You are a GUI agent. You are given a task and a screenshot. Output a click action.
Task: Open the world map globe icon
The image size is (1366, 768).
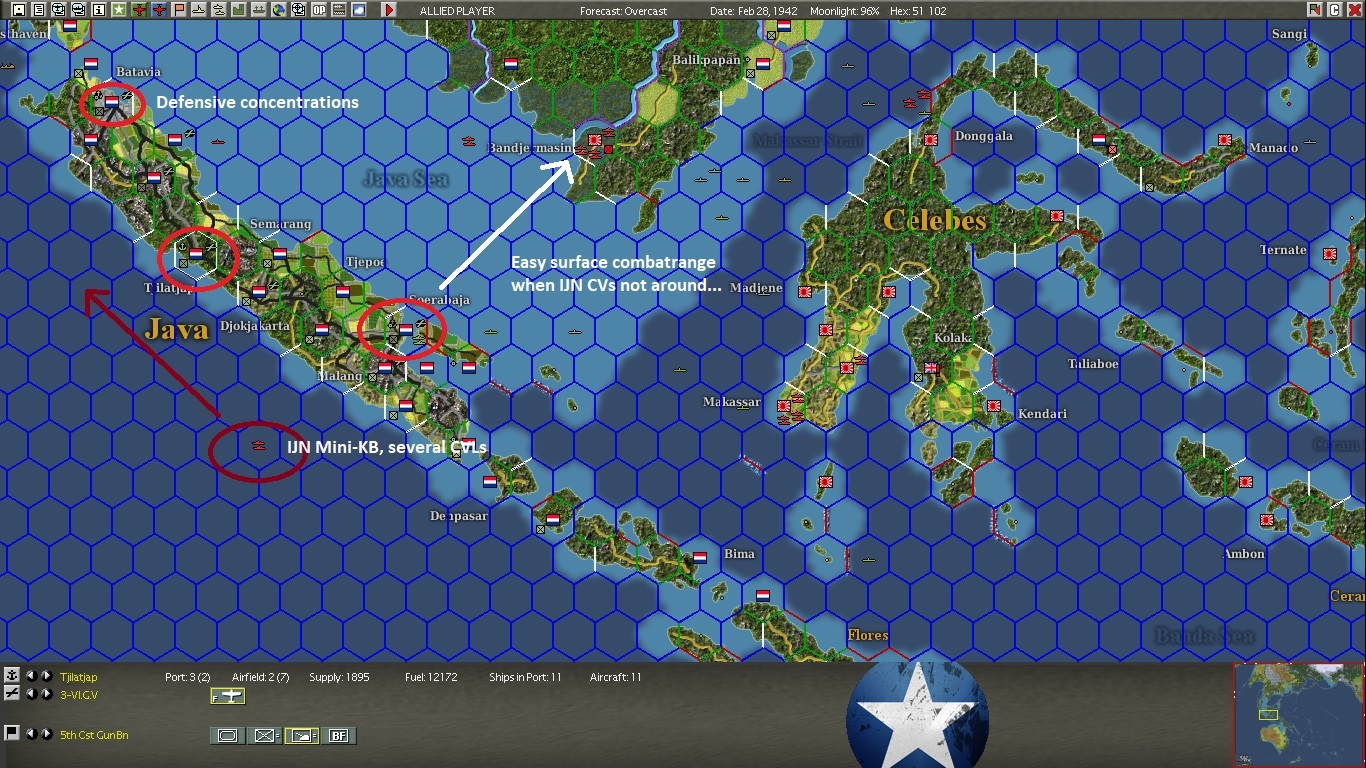coord(278,10)
